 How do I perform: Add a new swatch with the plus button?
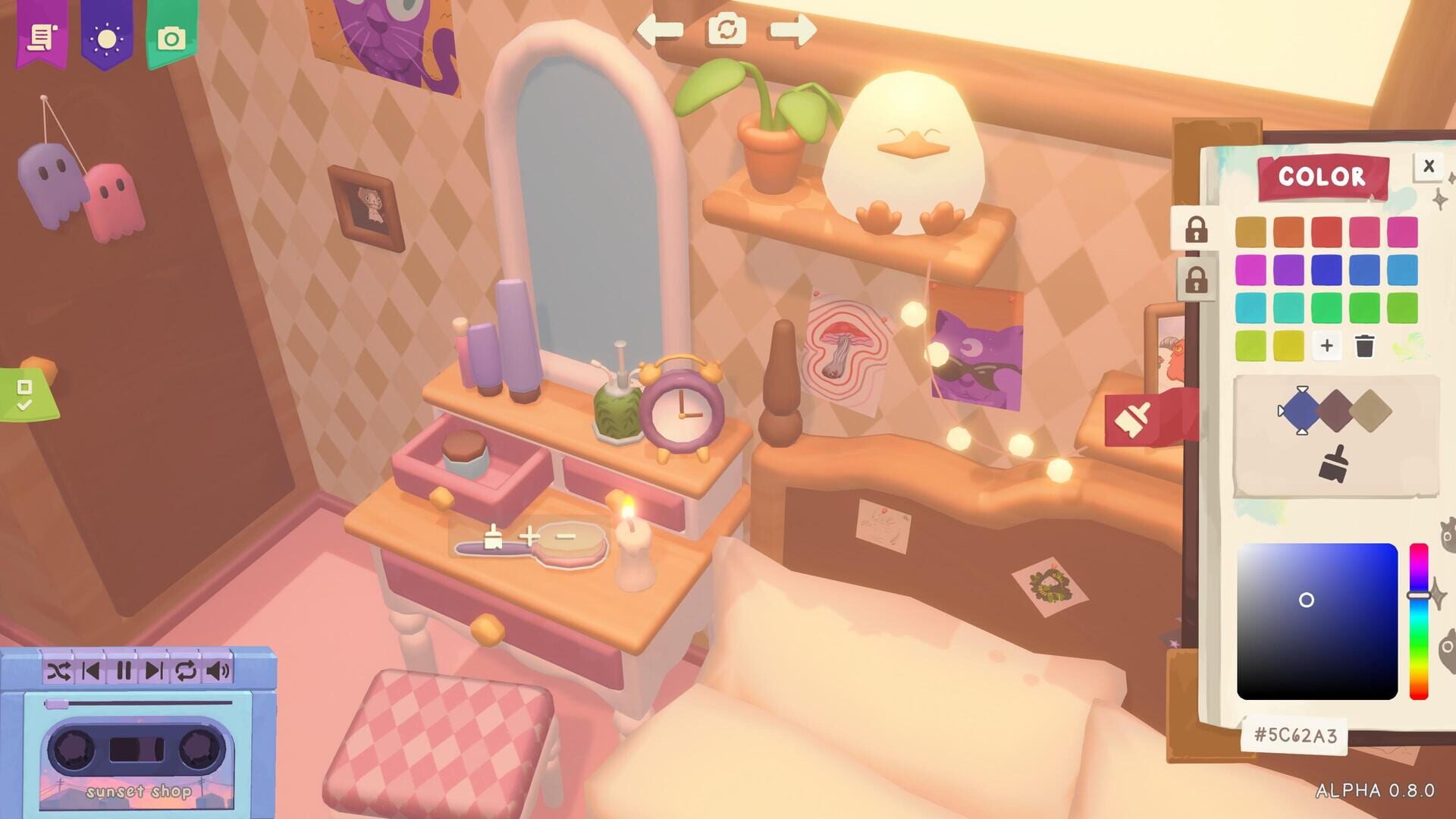click(x=1327, y=346)
